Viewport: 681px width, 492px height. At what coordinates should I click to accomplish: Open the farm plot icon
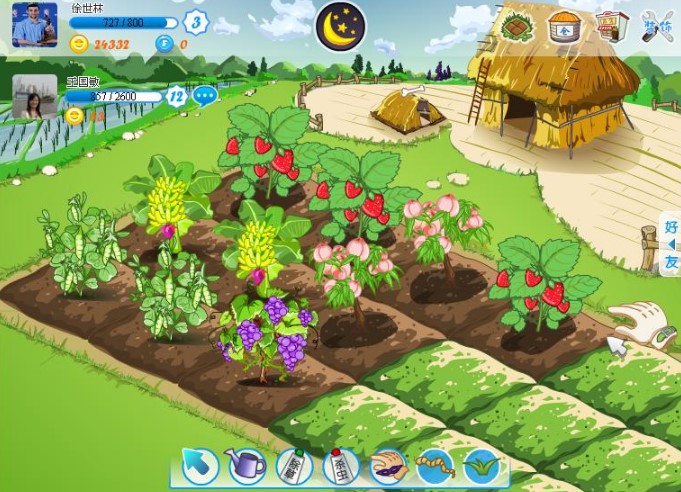coord(517,26)
